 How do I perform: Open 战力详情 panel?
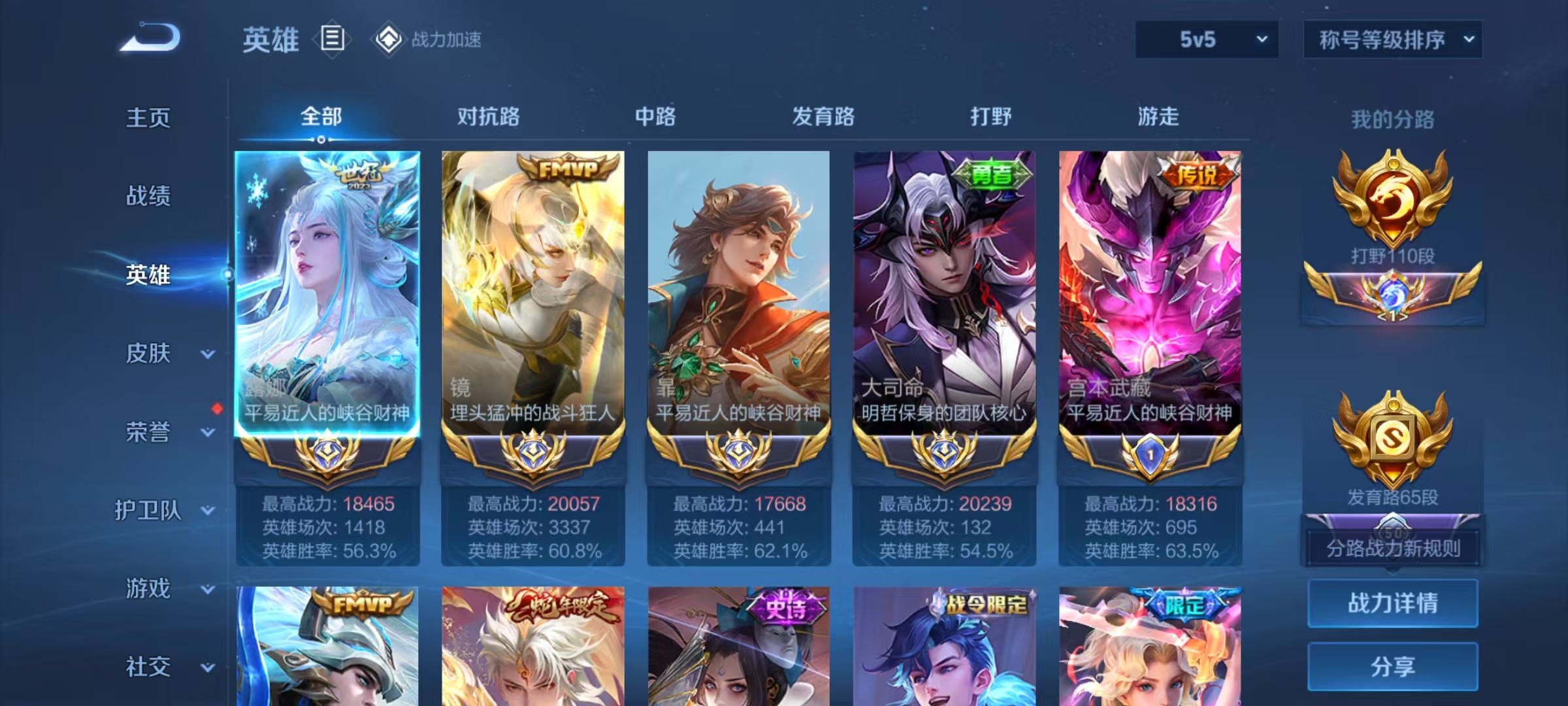click(1392, 603)
